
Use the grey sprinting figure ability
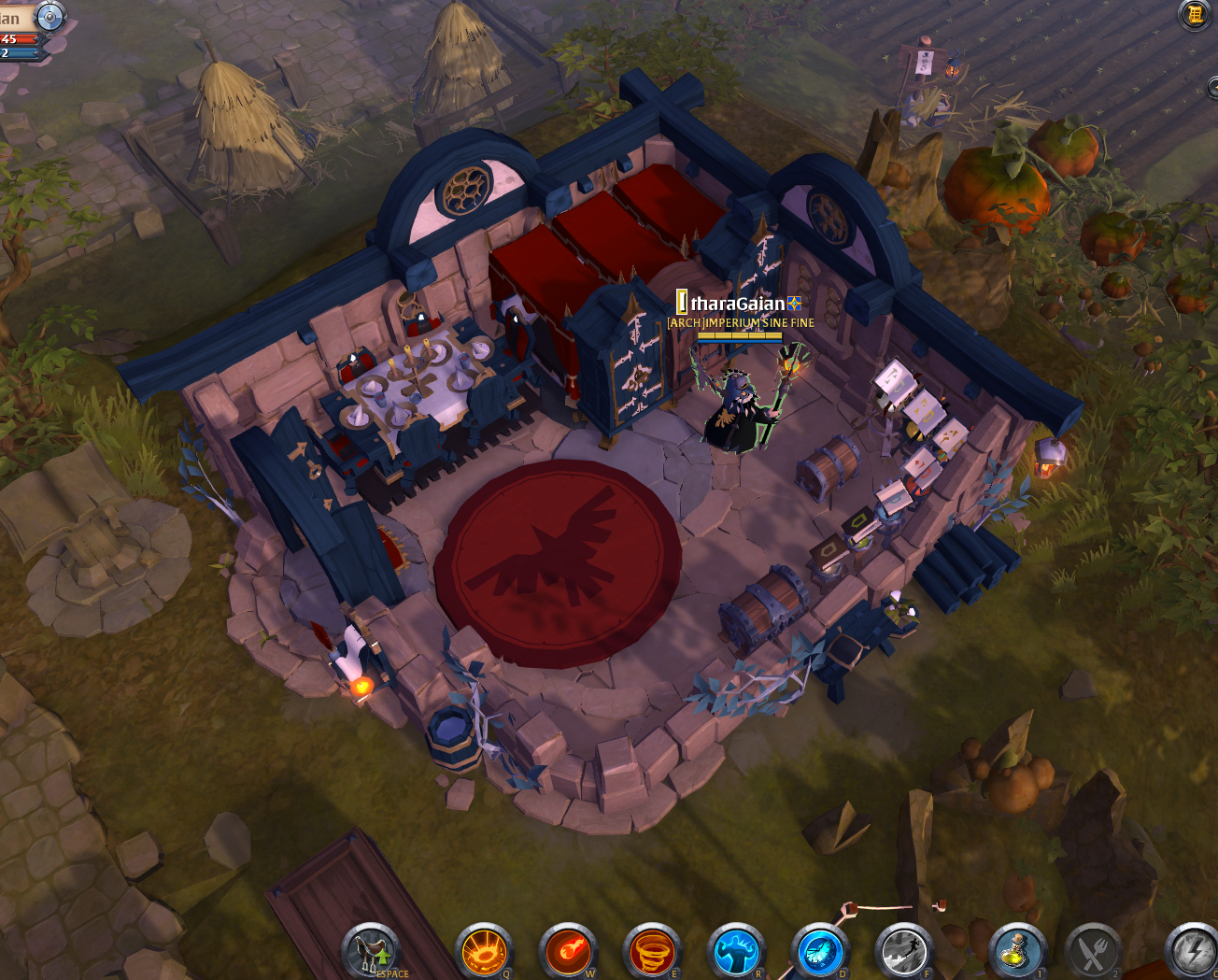[903, 951]
